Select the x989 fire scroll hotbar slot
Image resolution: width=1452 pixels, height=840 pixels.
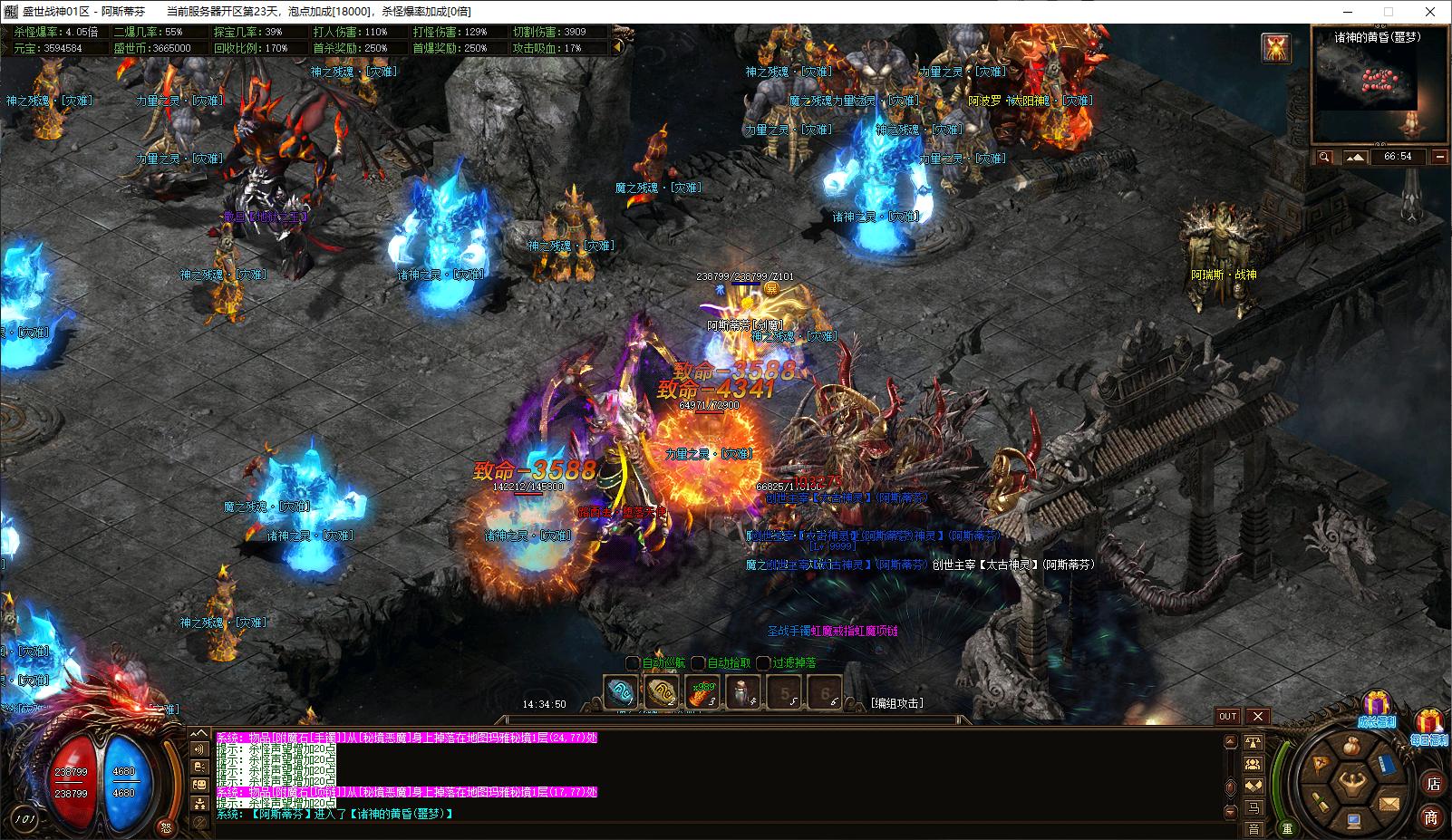[702, 694]
